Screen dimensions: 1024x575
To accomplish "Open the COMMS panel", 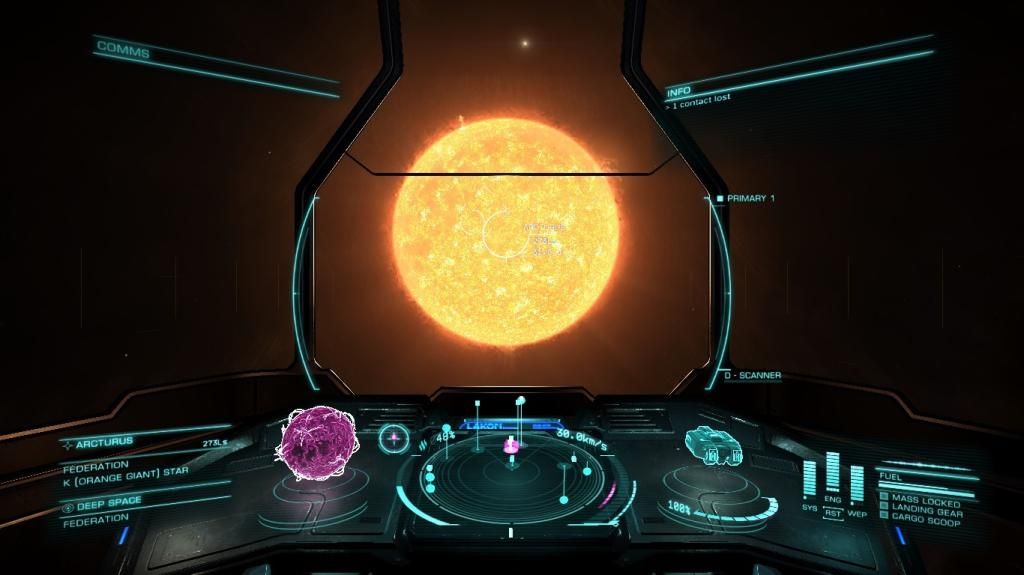I will [123, 49].
